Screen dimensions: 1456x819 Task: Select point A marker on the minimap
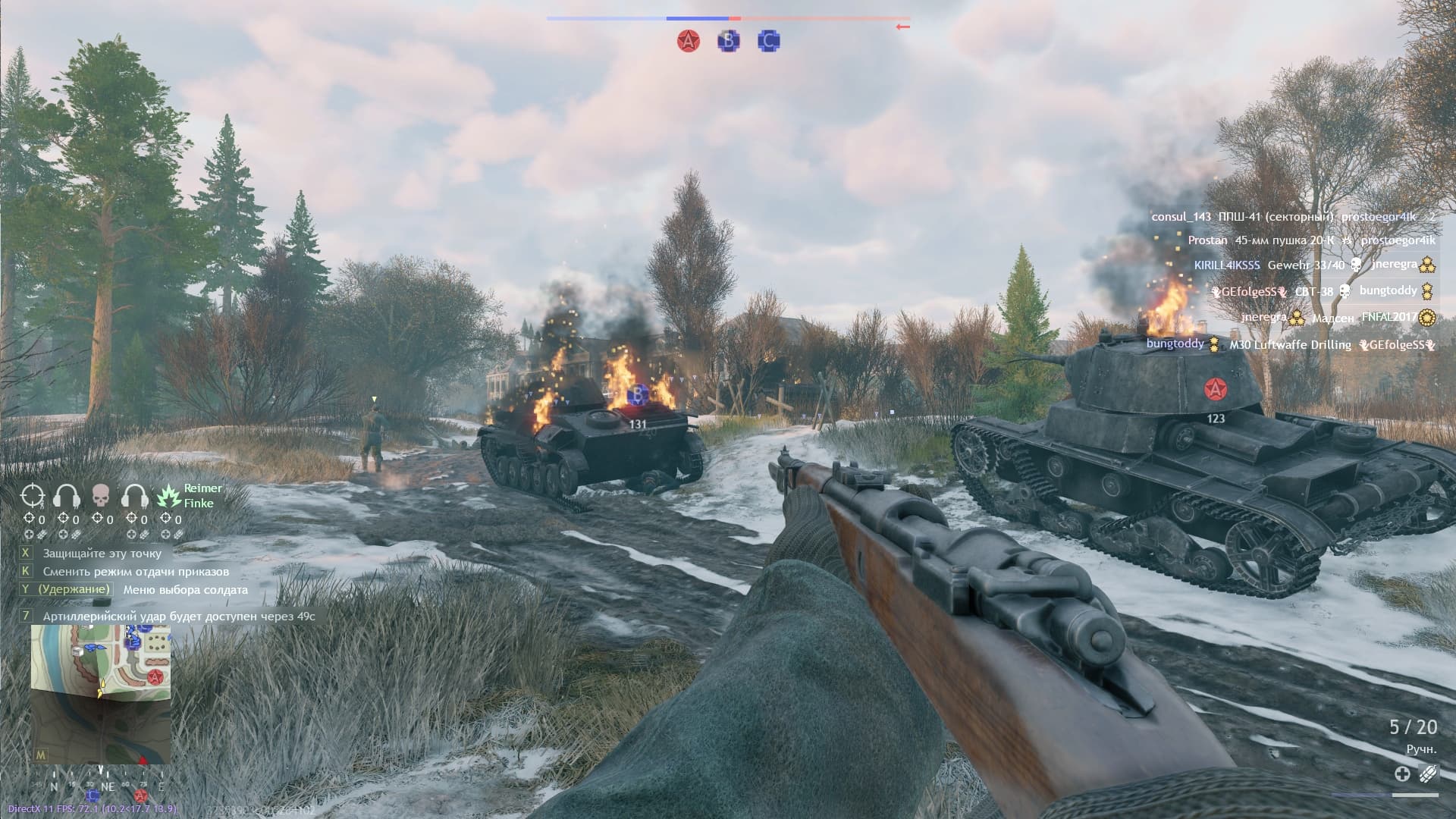point(155,676)
